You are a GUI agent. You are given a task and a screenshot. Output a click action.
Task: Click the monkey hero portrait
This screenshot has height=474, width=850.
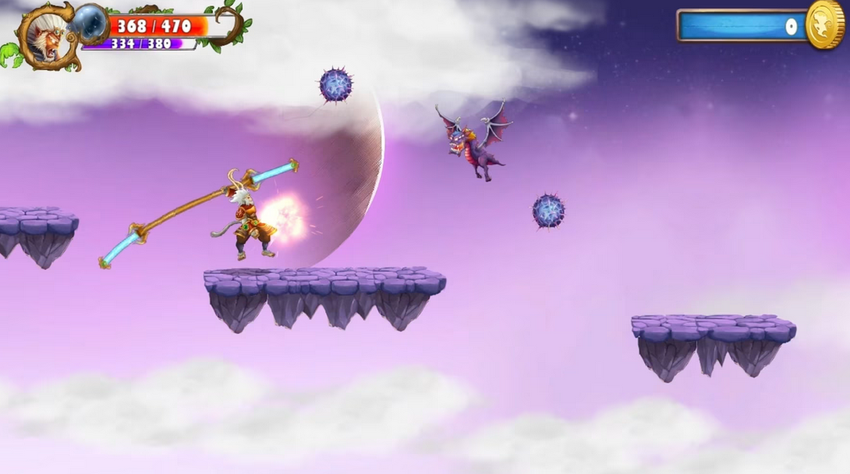point(45,35)
